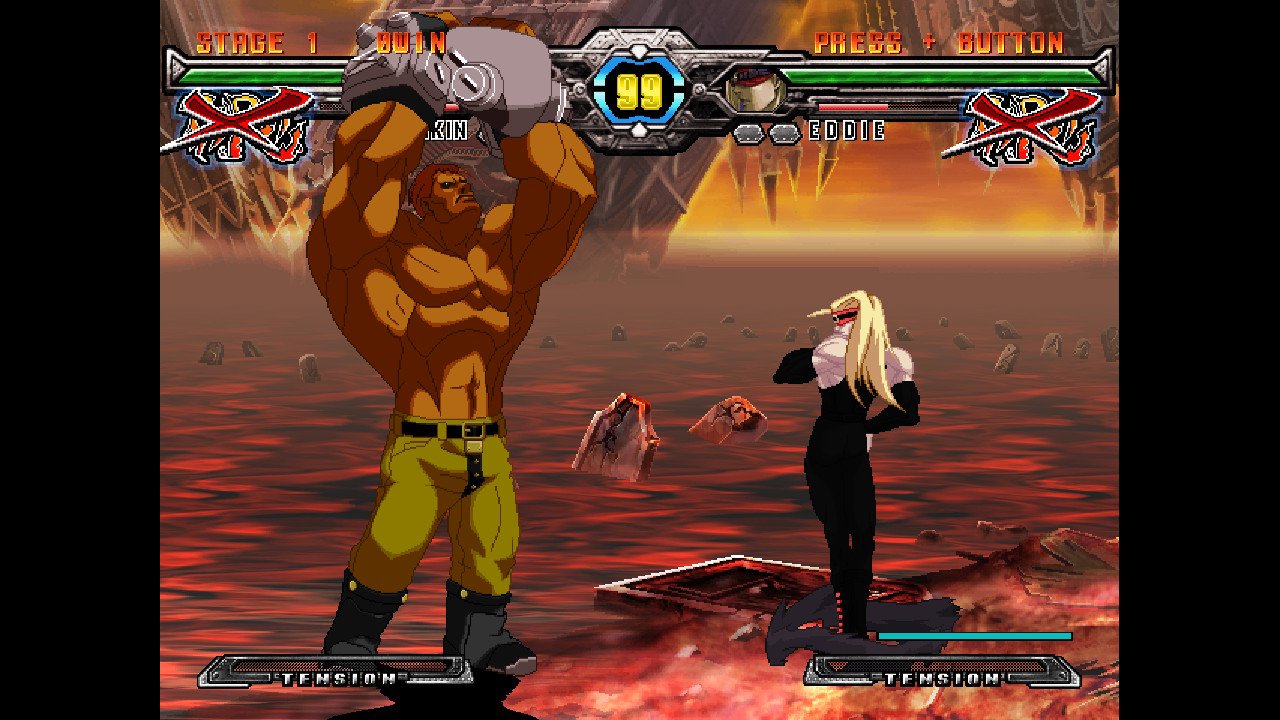The width and height of the screenshot is (1280, 720).
Task: Open the PRESS + BUTTON prompt
Action: pyautogui.click(x=938, y=42)
